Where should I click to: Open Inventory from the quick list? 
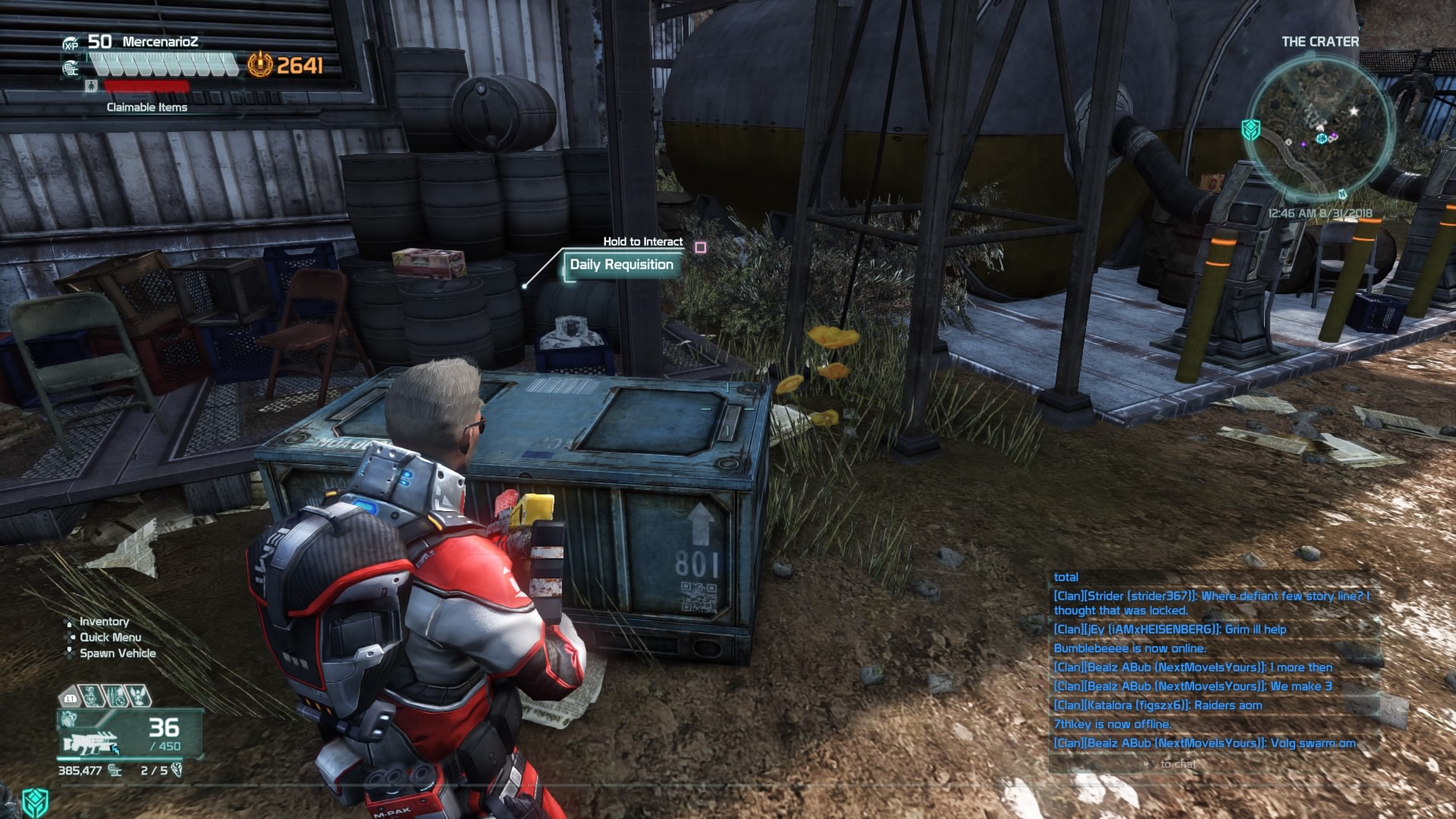pyautogui.click(x=104, y=622)
